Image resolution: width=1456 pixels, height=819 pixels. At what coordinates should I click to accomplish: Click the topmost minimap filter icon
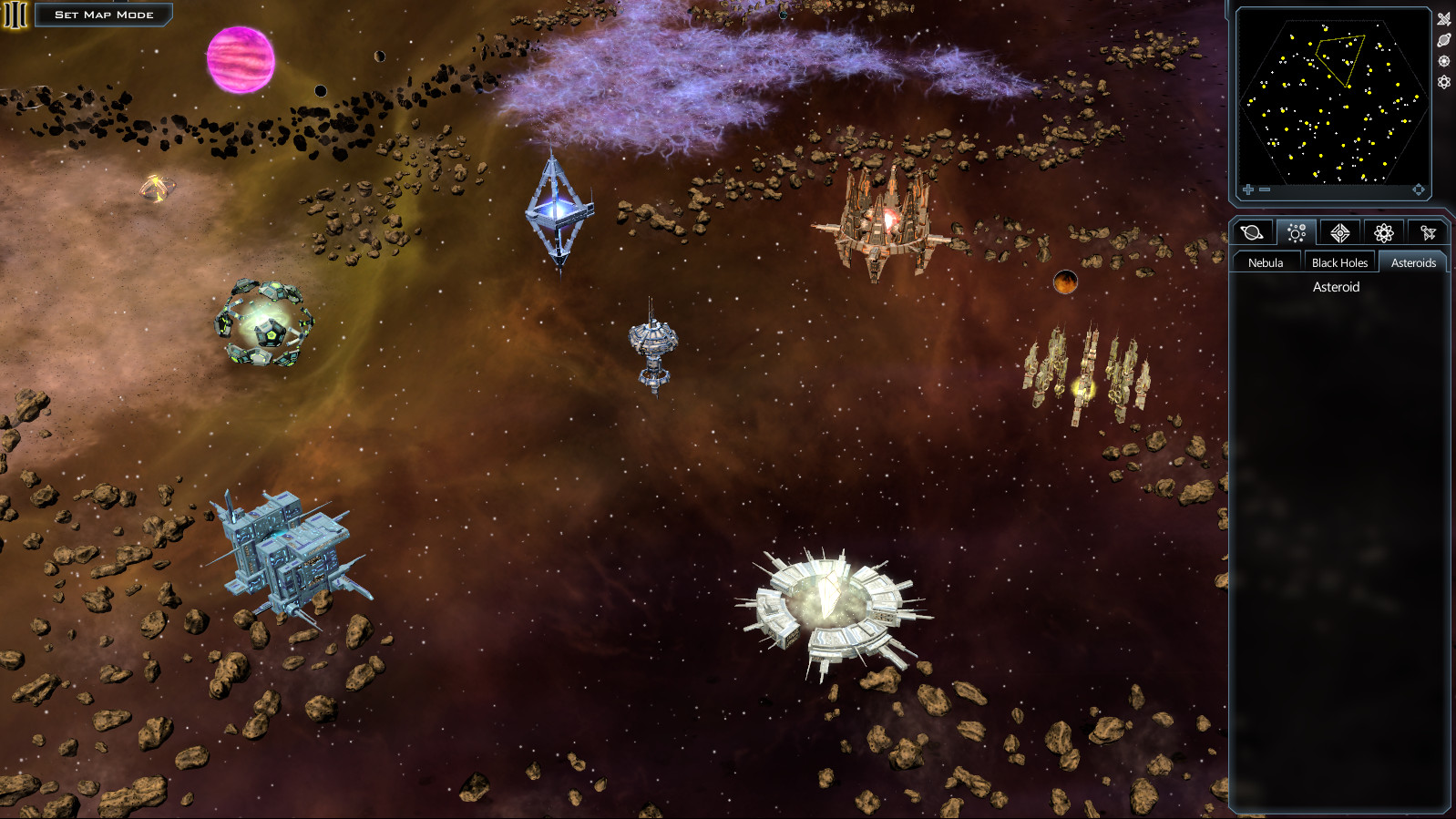pos(1444,18)
